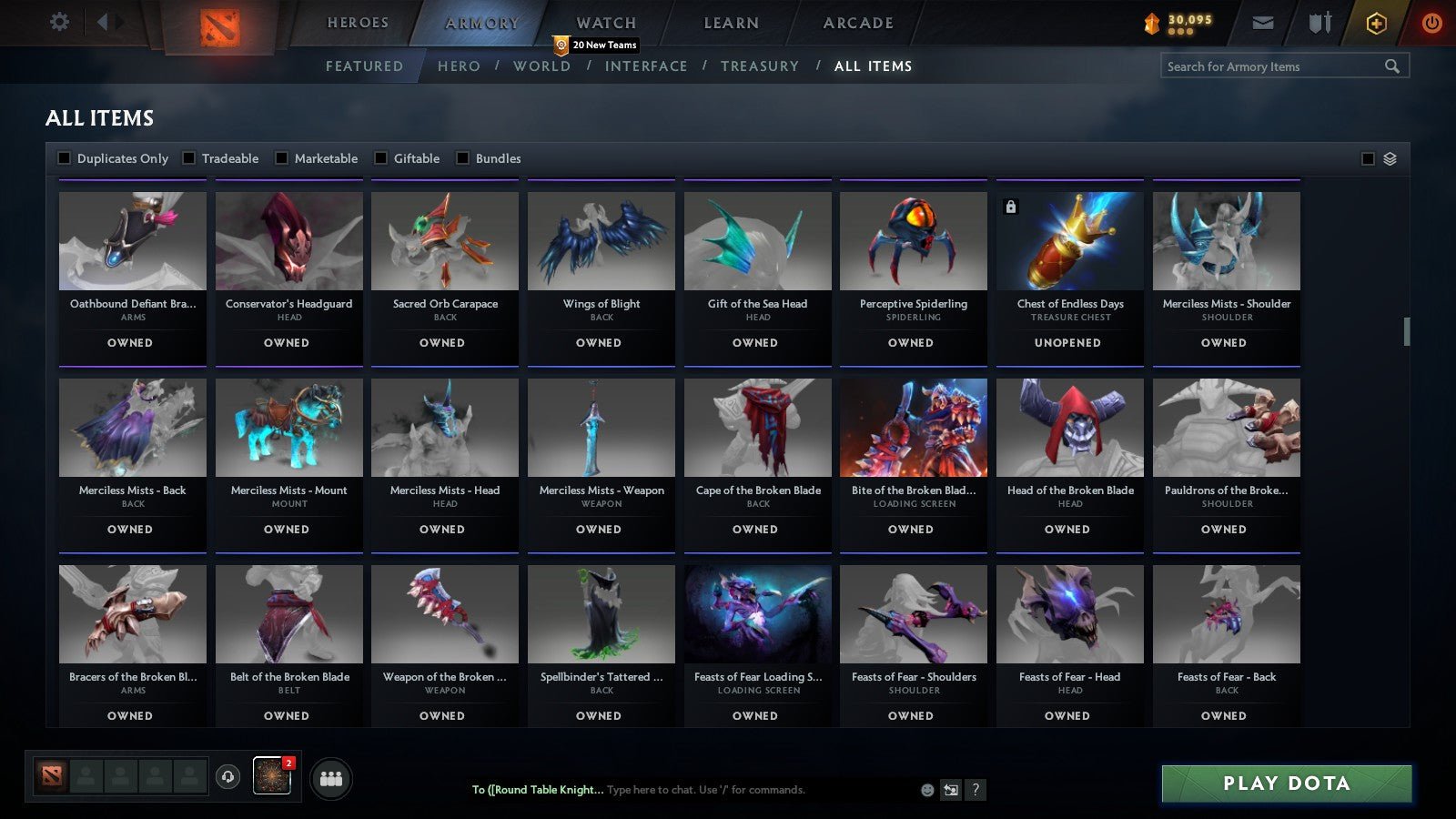The width and height of the screenshot is (1456, 819).
Task: Open the Heroes menu
Action: tap(357, 22)
